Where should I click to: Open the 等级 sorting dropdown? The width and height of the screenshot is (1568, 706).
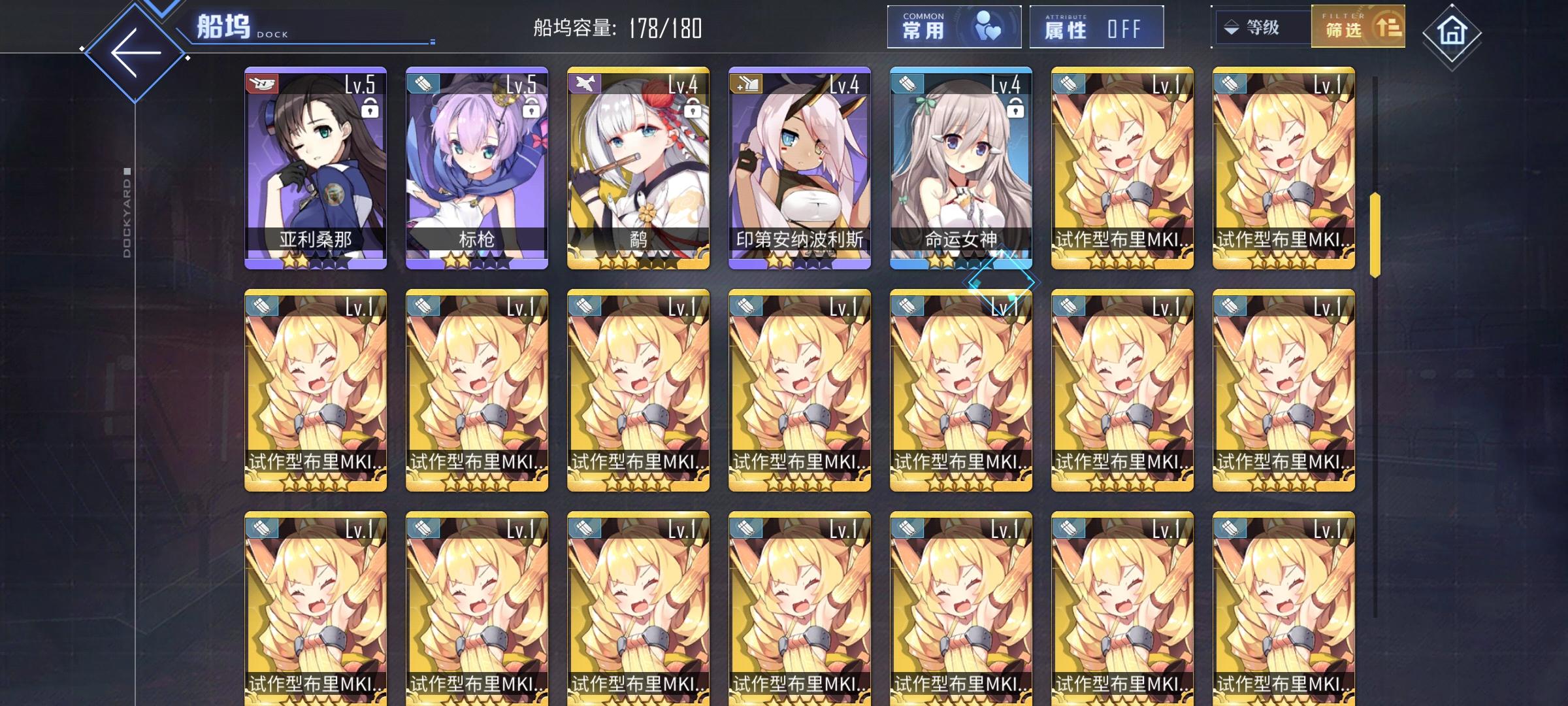[1261, 27]
